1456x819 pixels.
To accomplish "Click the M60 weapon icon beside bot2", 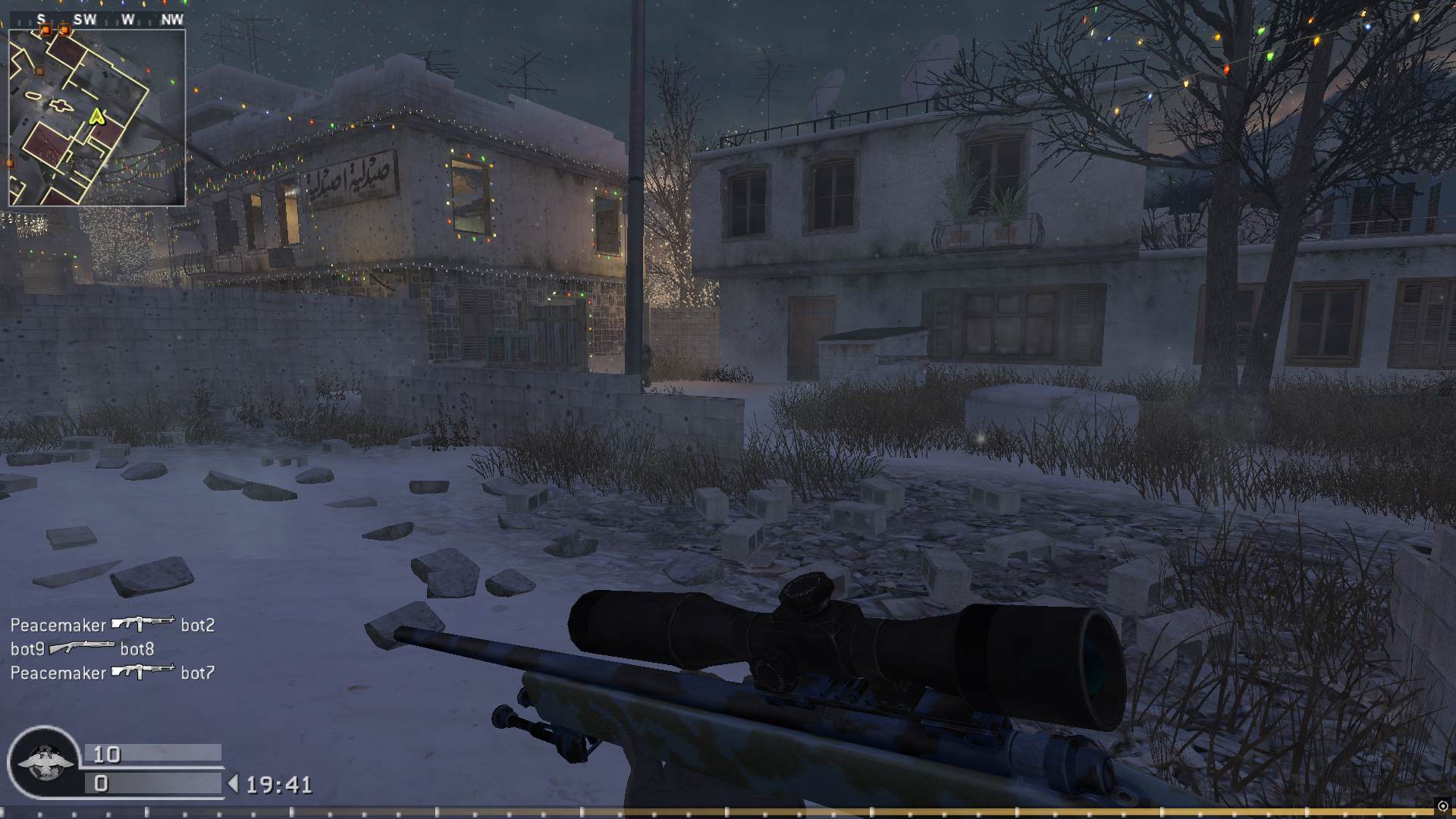I will click(x=144, y=623).
